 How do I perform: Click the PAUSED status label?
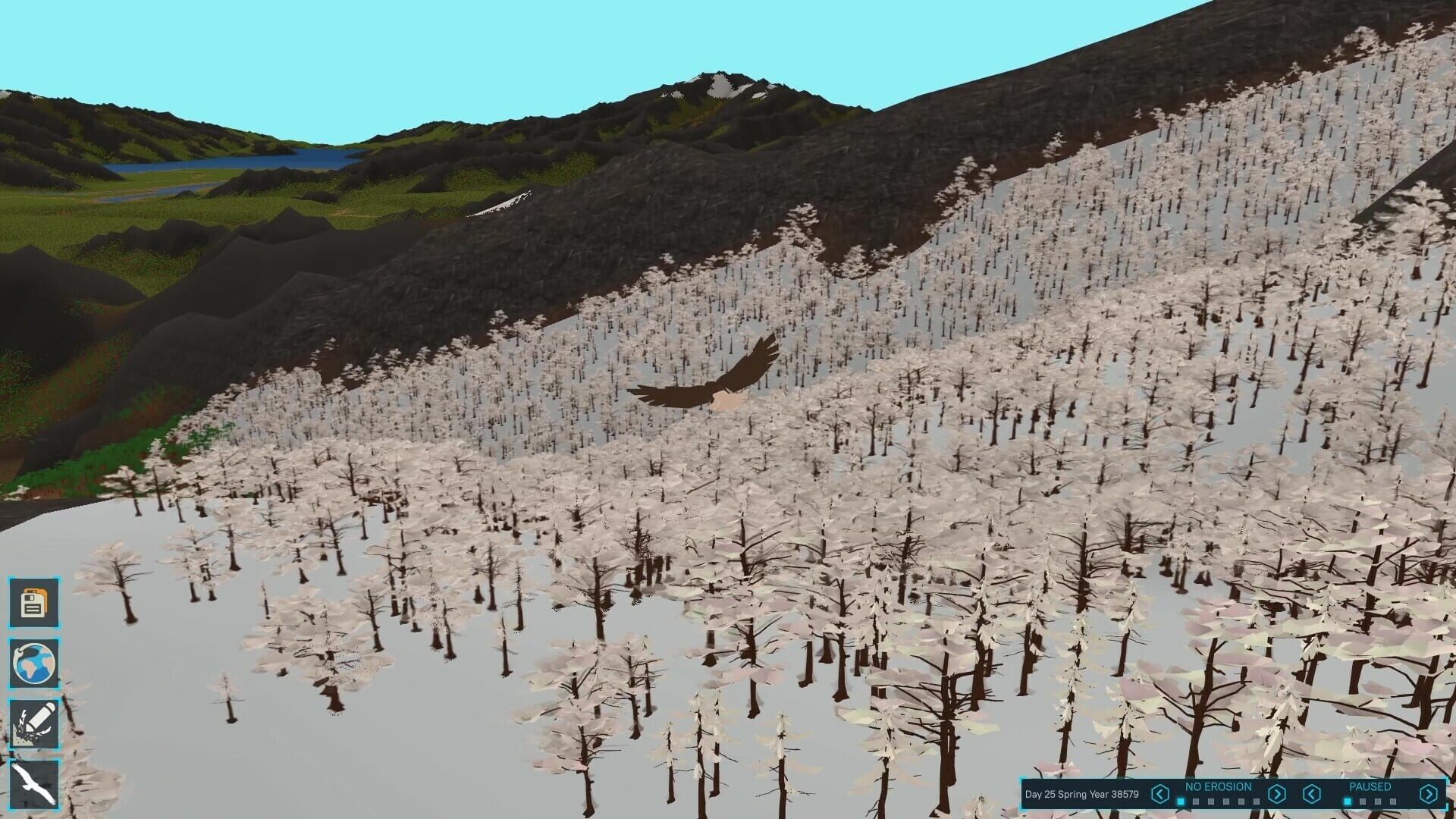1371,787
